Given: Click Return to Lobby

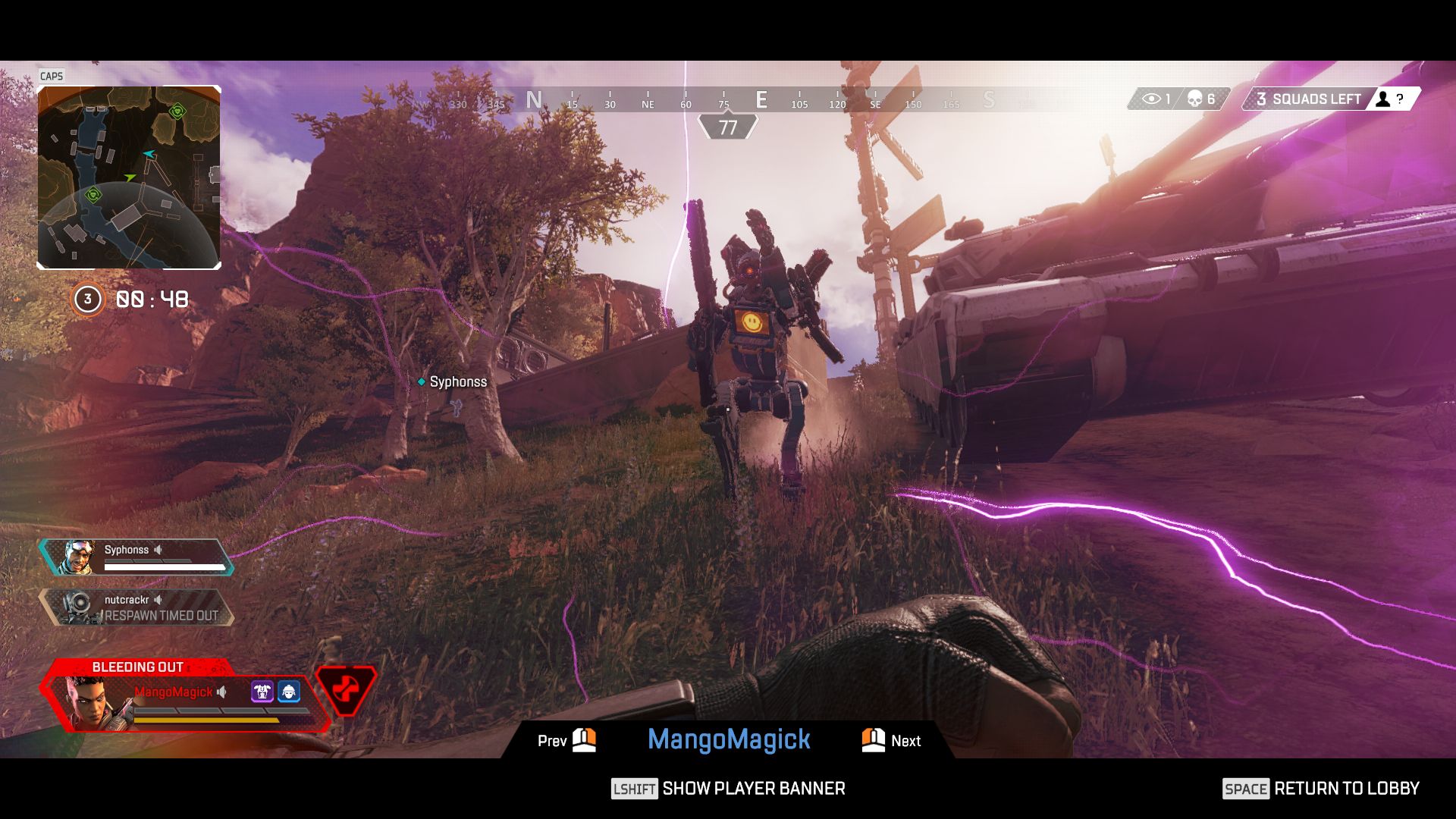Looking at the screenshot, I should pos(1320,789).
